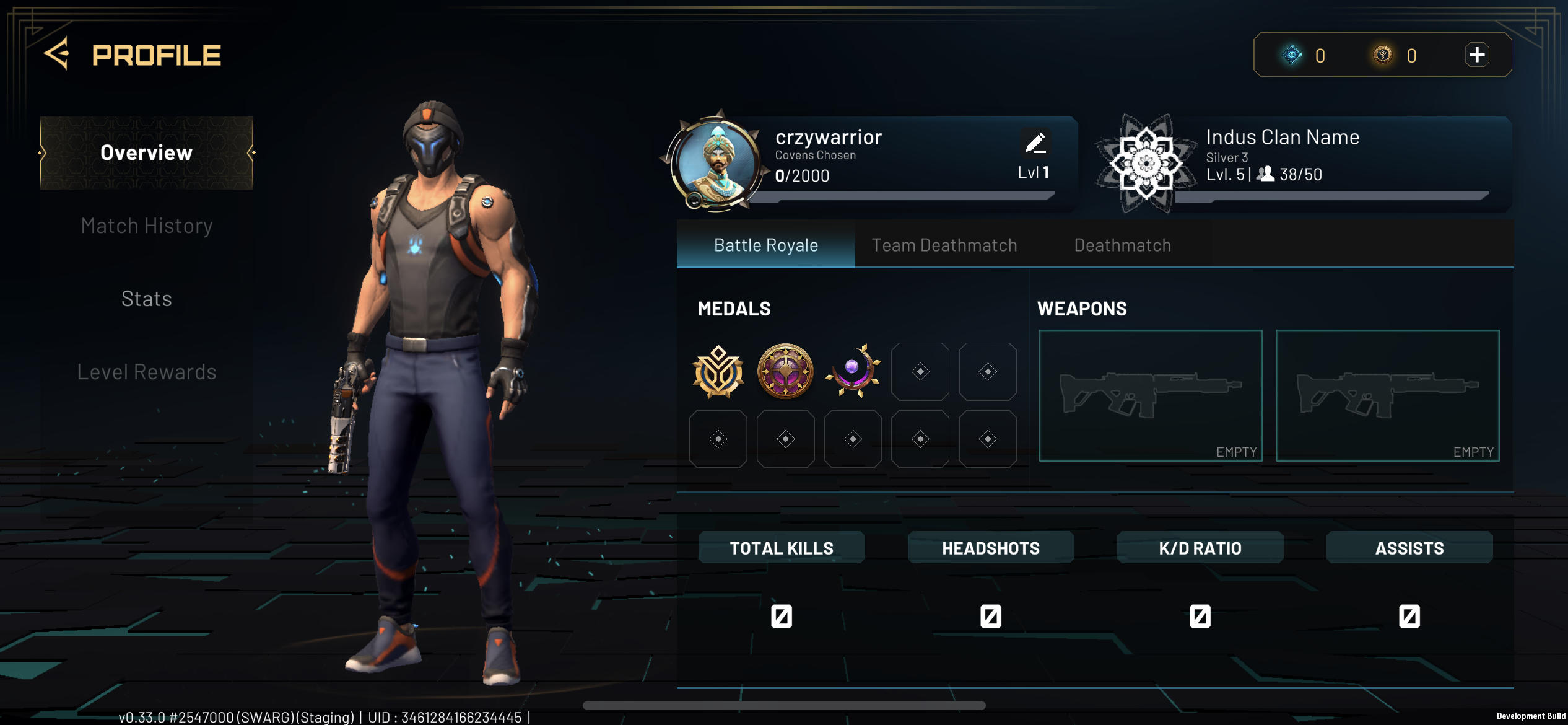1568x725 pixels.
Task: Select the round purple gem medal
Action: (785, 372)
